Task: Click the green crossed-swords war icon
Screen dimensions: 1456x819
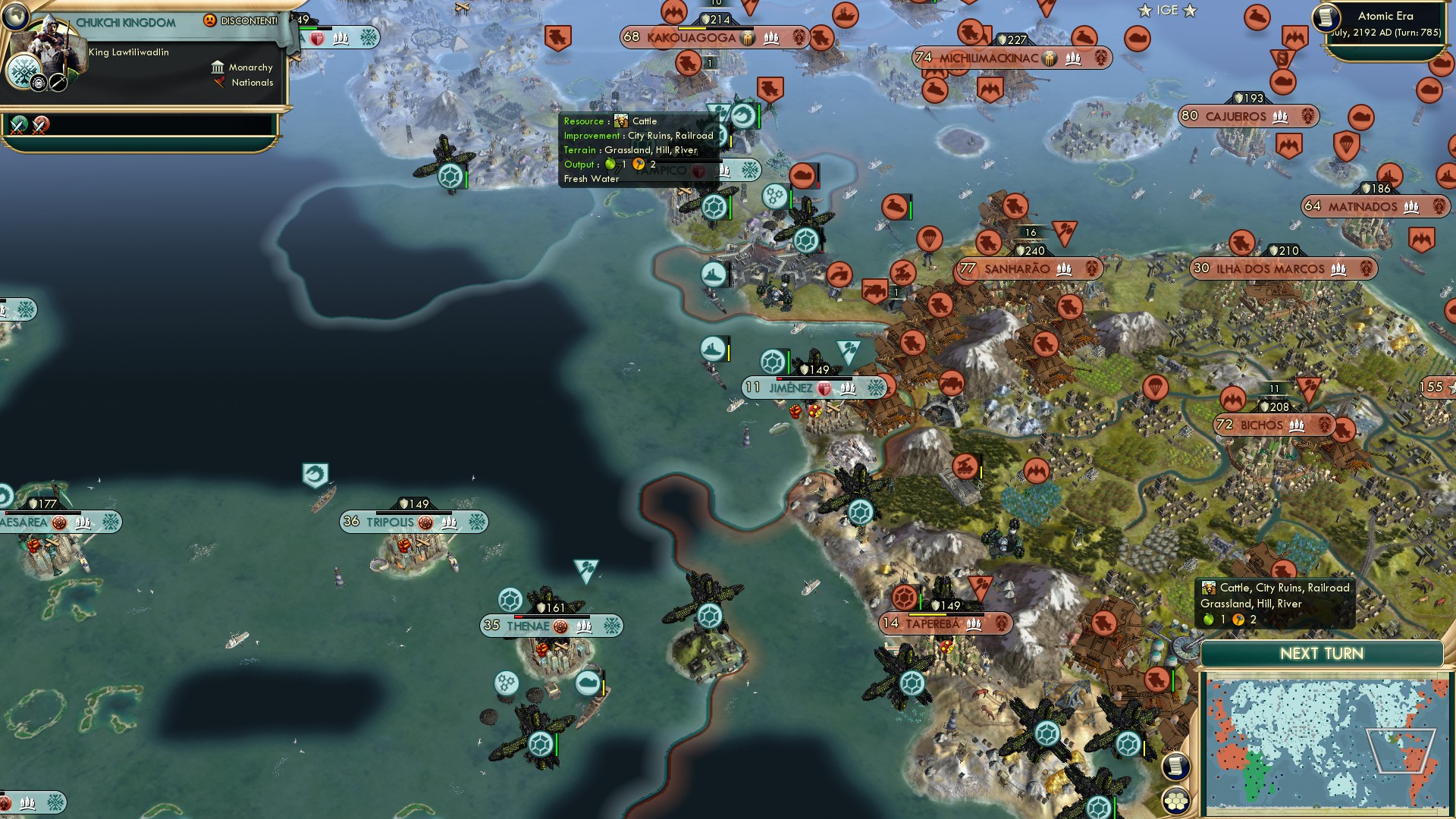Action: [x=18, y=125]
